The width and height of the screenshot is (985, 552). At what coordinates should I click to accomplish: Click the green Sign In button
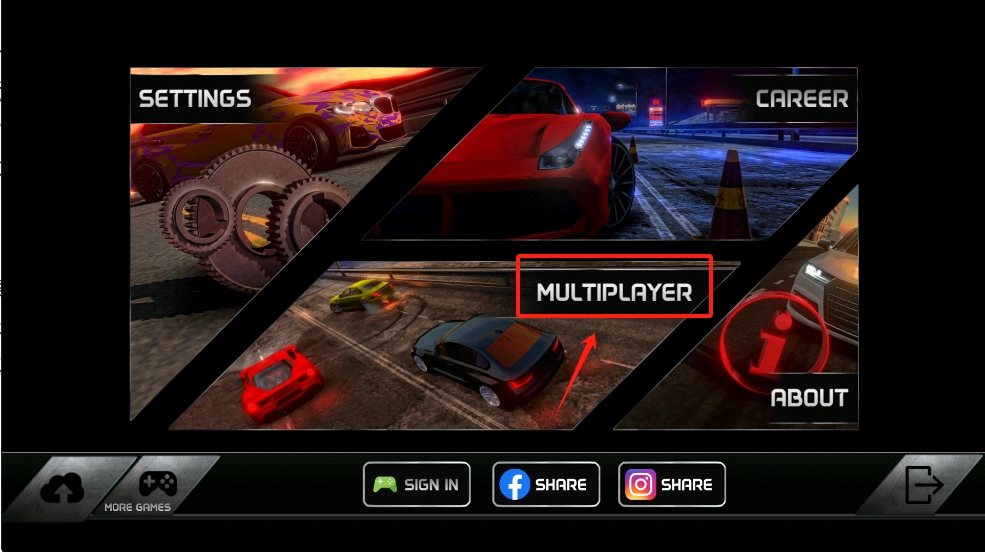tap(416, 485)
